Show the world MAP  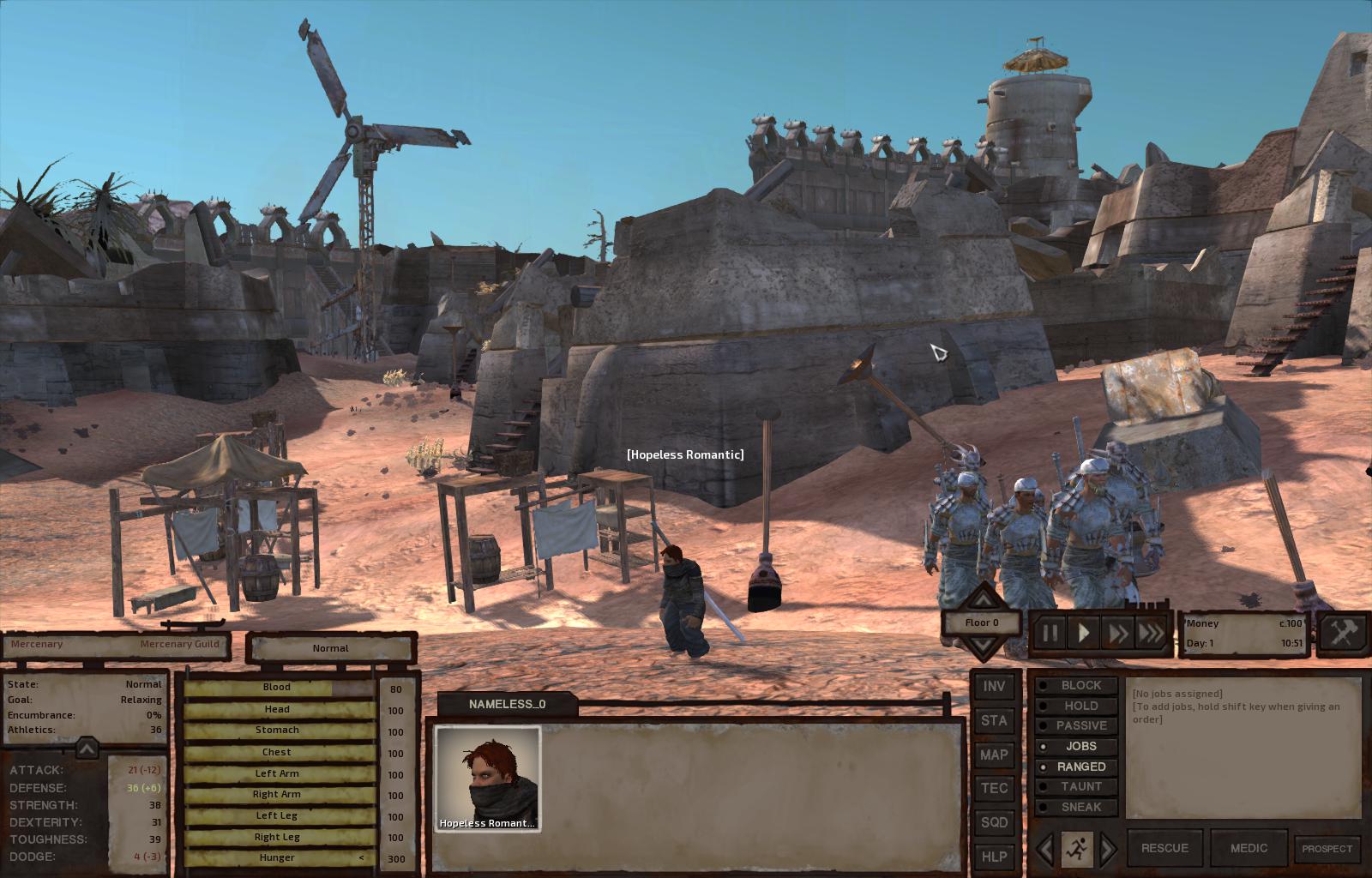[x=994, y=755]
